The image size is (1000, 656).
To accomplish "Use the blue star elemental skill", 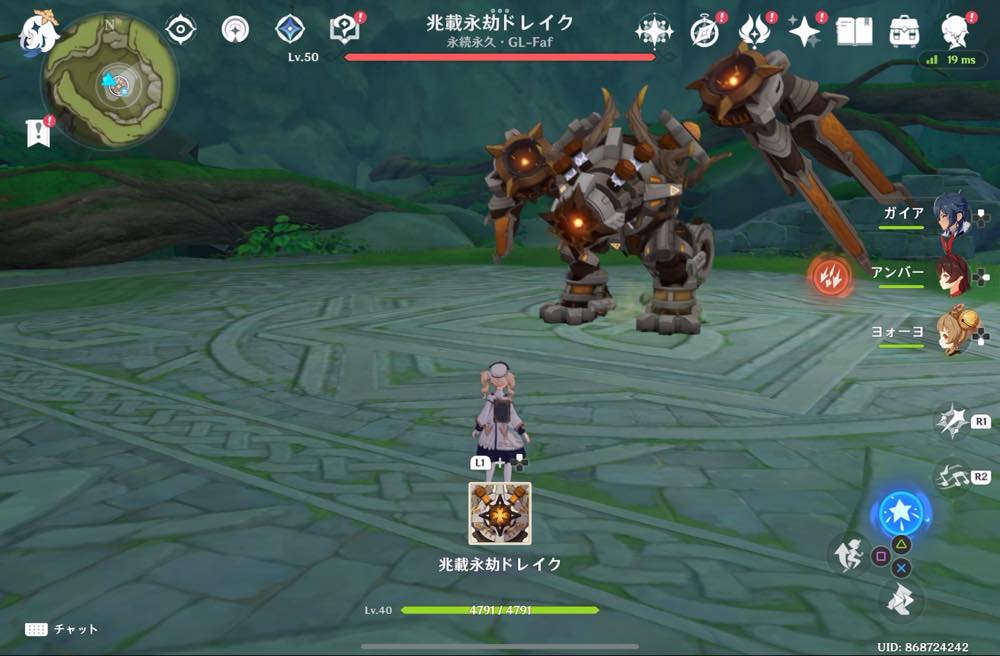I will (x=900, y=513).
